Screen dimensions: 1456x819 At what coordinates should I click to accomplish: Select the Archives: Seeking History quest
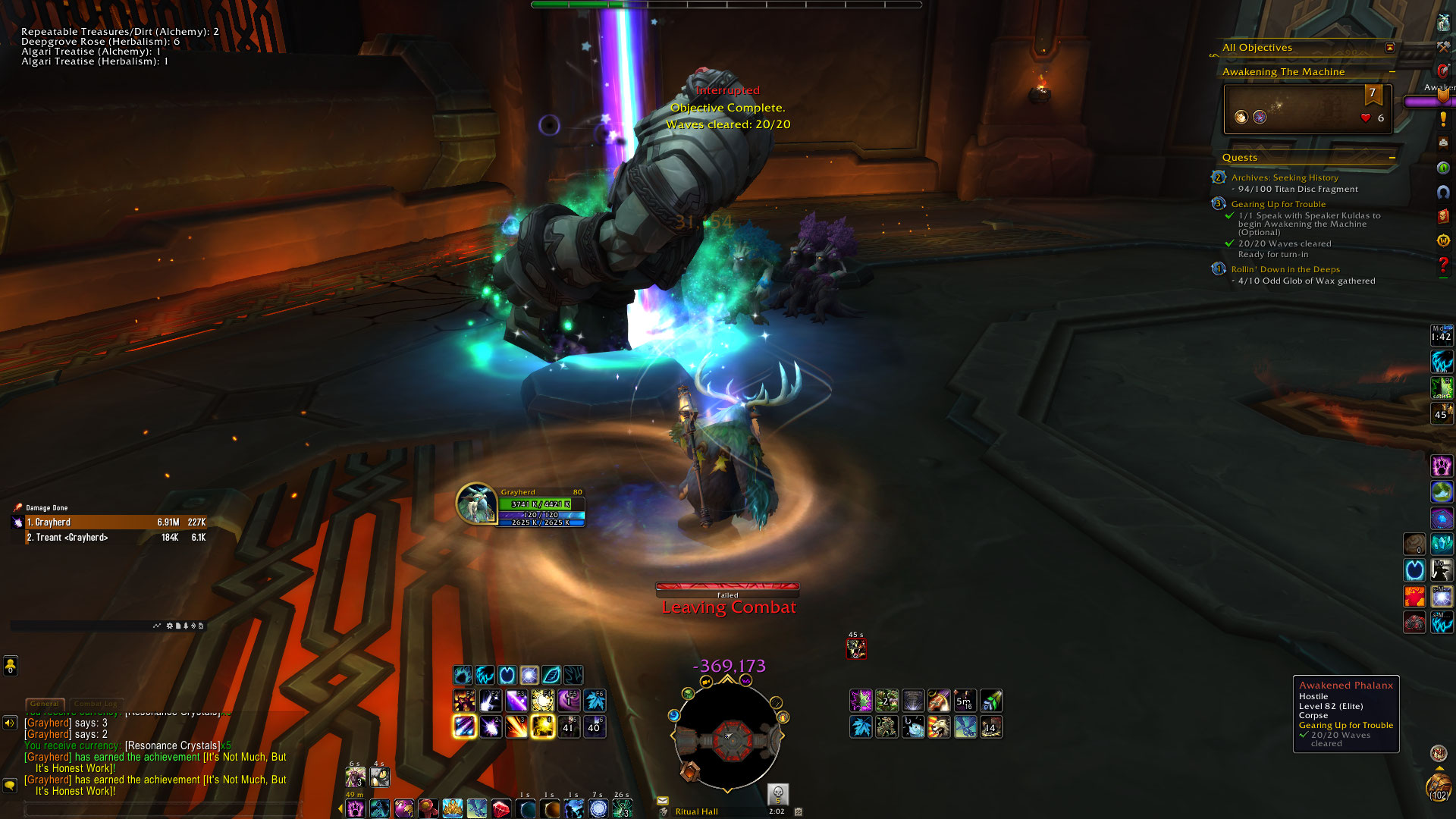[x=1285, y=177]
